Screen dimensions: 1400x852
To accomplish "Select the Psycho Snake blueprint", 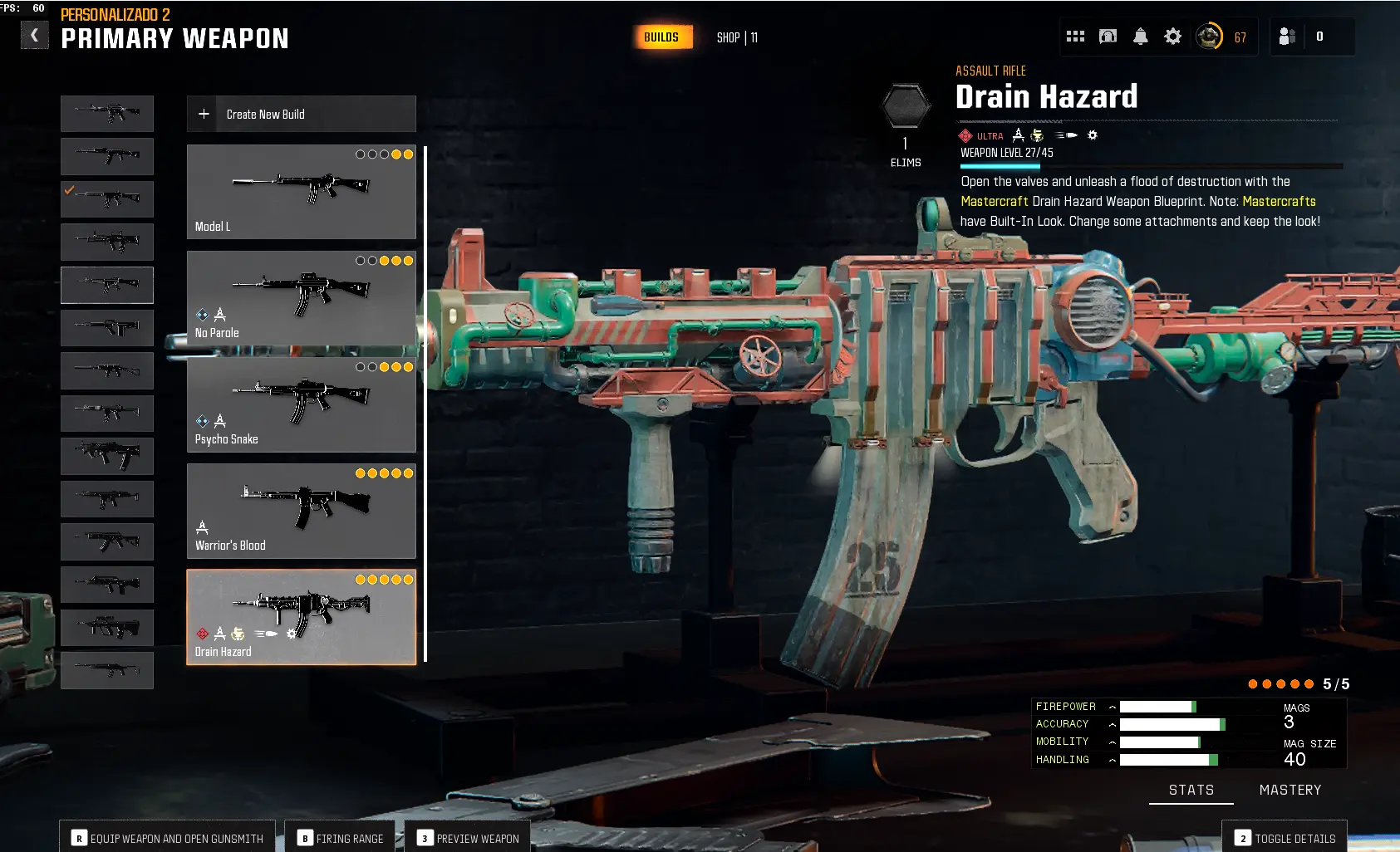I will point(301,404).
